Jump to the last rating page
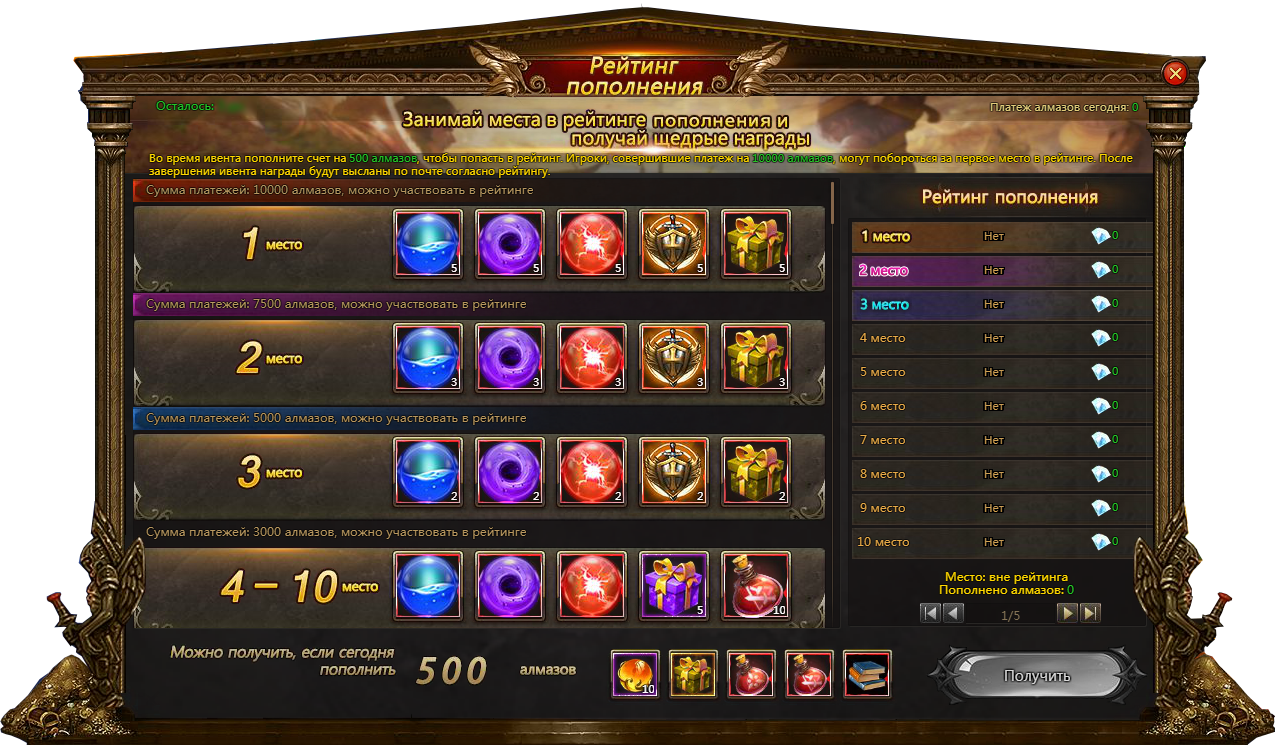Viewport: 1275px width, 745px height. pos(1091,613)
